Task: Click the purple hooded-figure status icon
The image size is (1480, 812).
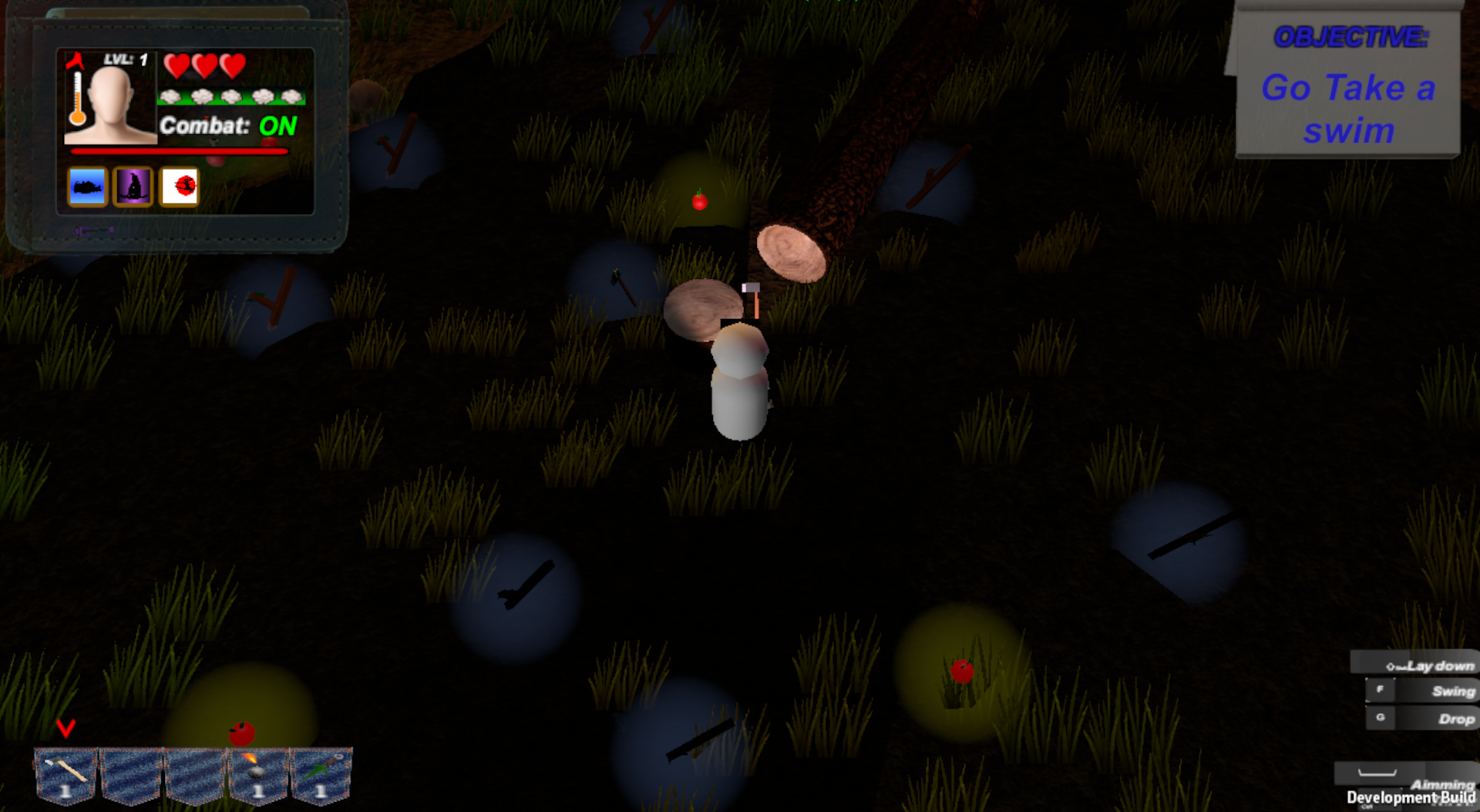Action: (133, 185)
